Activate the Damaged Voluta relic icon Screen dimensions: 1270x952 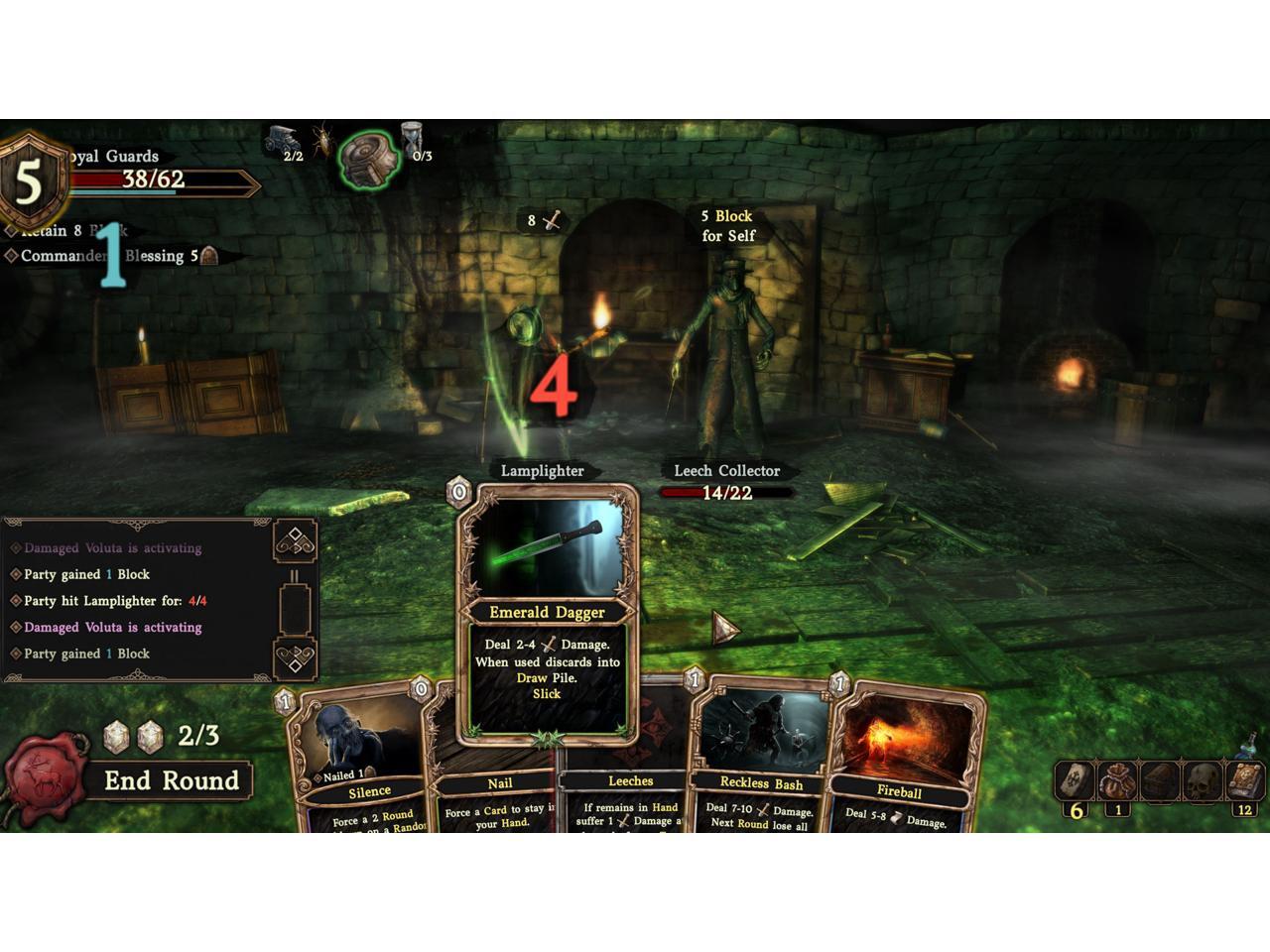tap(370, 159)
